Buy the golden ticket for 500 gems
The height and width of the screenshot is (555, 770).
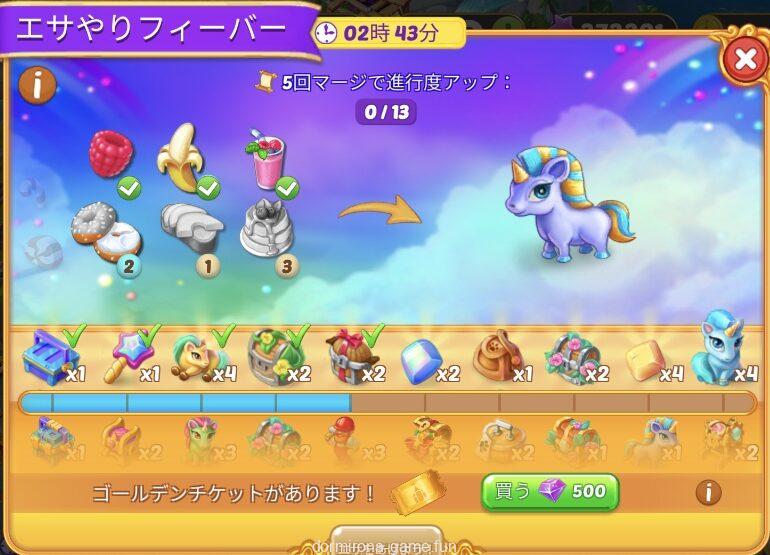[x=550, y=492]
